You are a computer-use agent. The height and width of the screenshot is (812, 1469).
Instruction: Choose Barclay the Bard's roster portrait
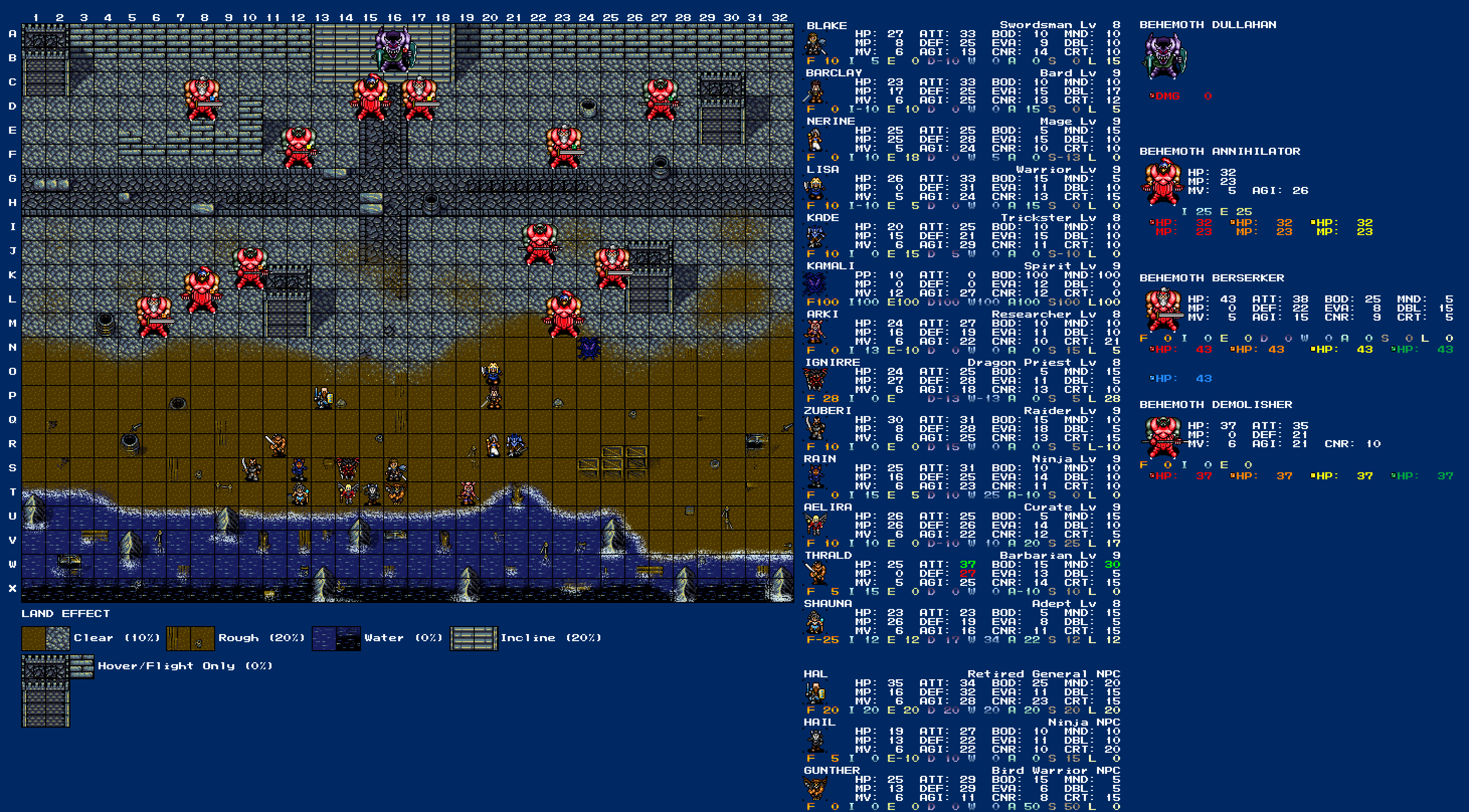[815, 92]
